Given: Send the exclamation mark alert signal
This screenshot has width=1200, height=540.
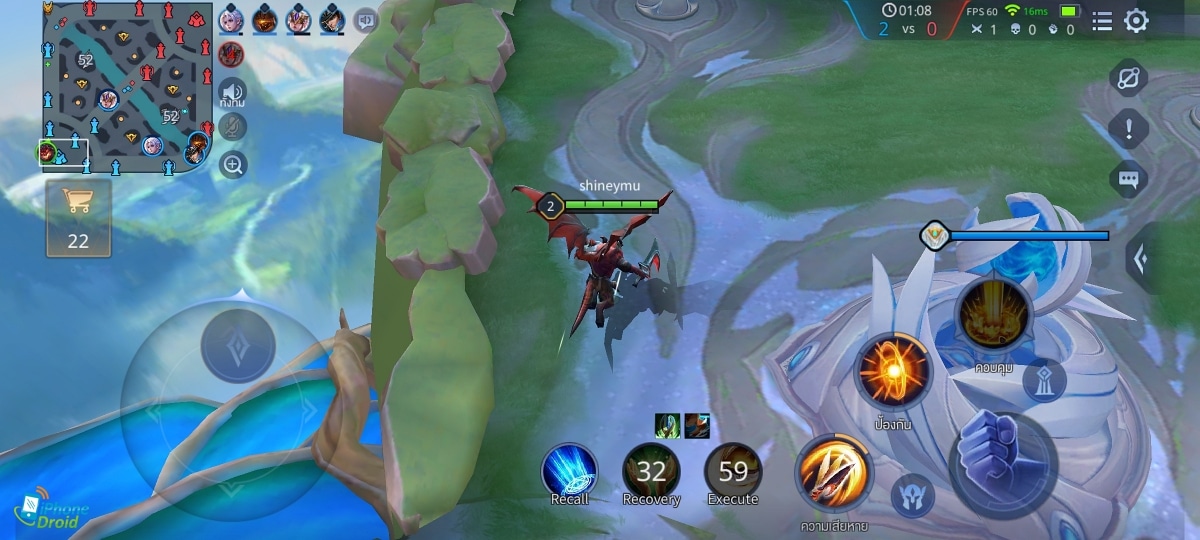Looking at the screenshot, I should click(1129, 129).
